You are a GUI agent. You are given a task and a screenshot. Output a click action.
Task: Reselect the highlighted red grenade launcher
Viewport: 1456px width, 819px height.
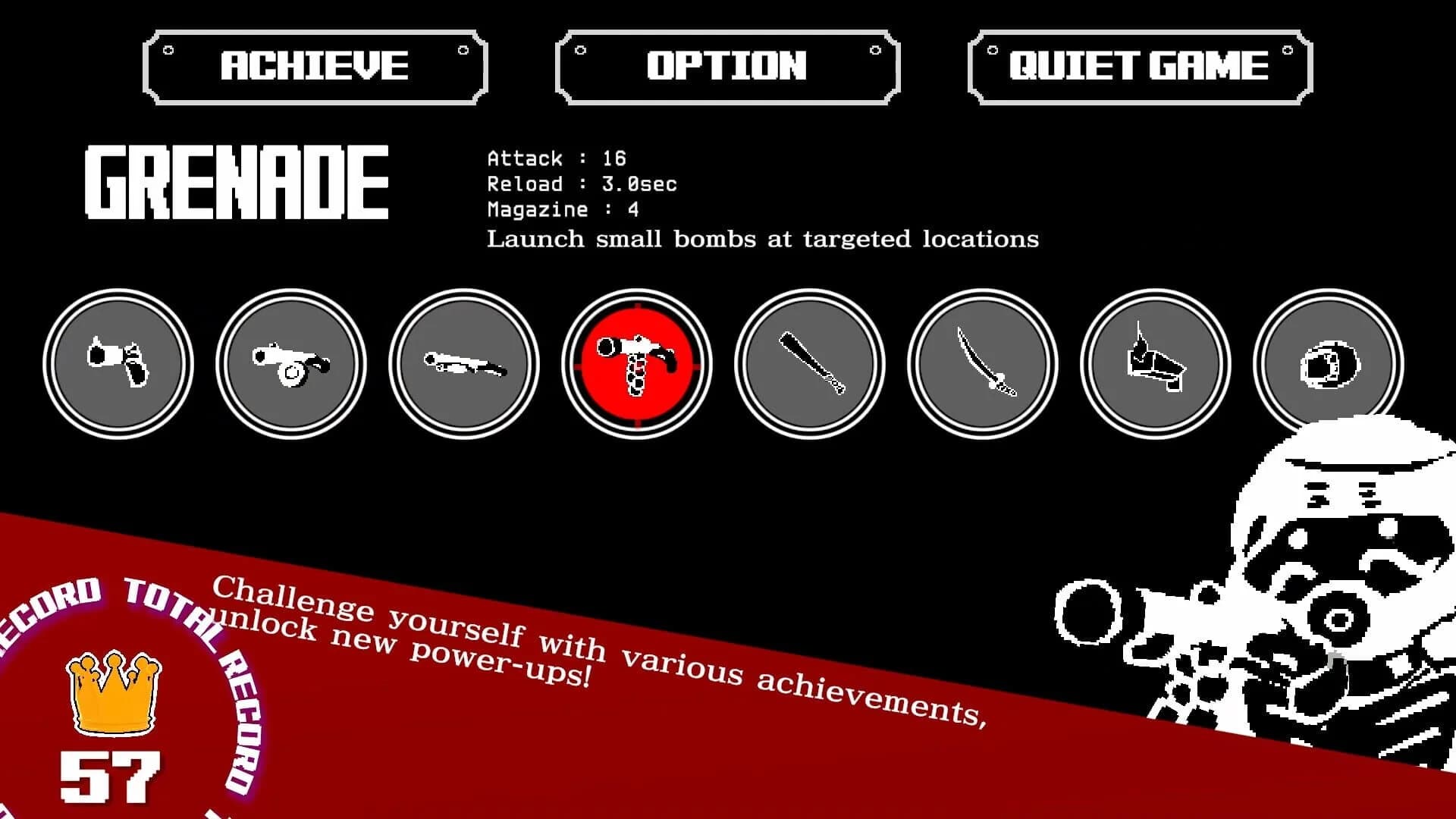[x=637, y=364]
